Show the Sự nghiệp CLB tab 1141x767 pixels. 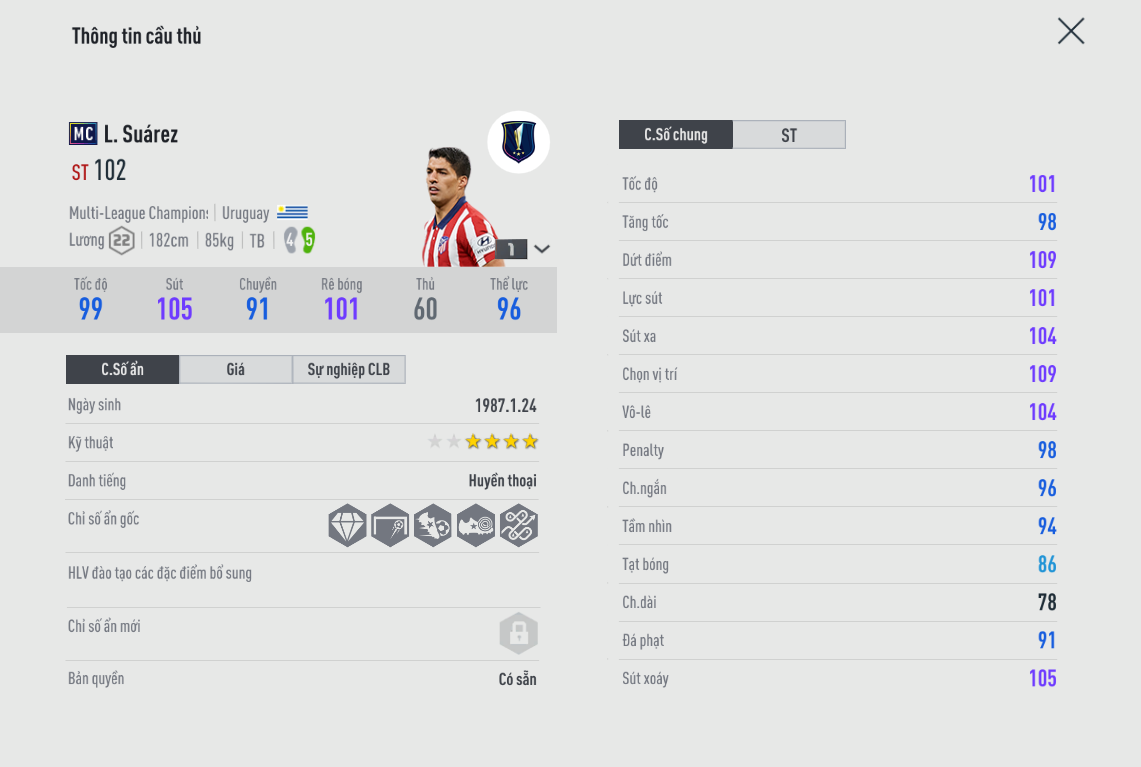349,370
